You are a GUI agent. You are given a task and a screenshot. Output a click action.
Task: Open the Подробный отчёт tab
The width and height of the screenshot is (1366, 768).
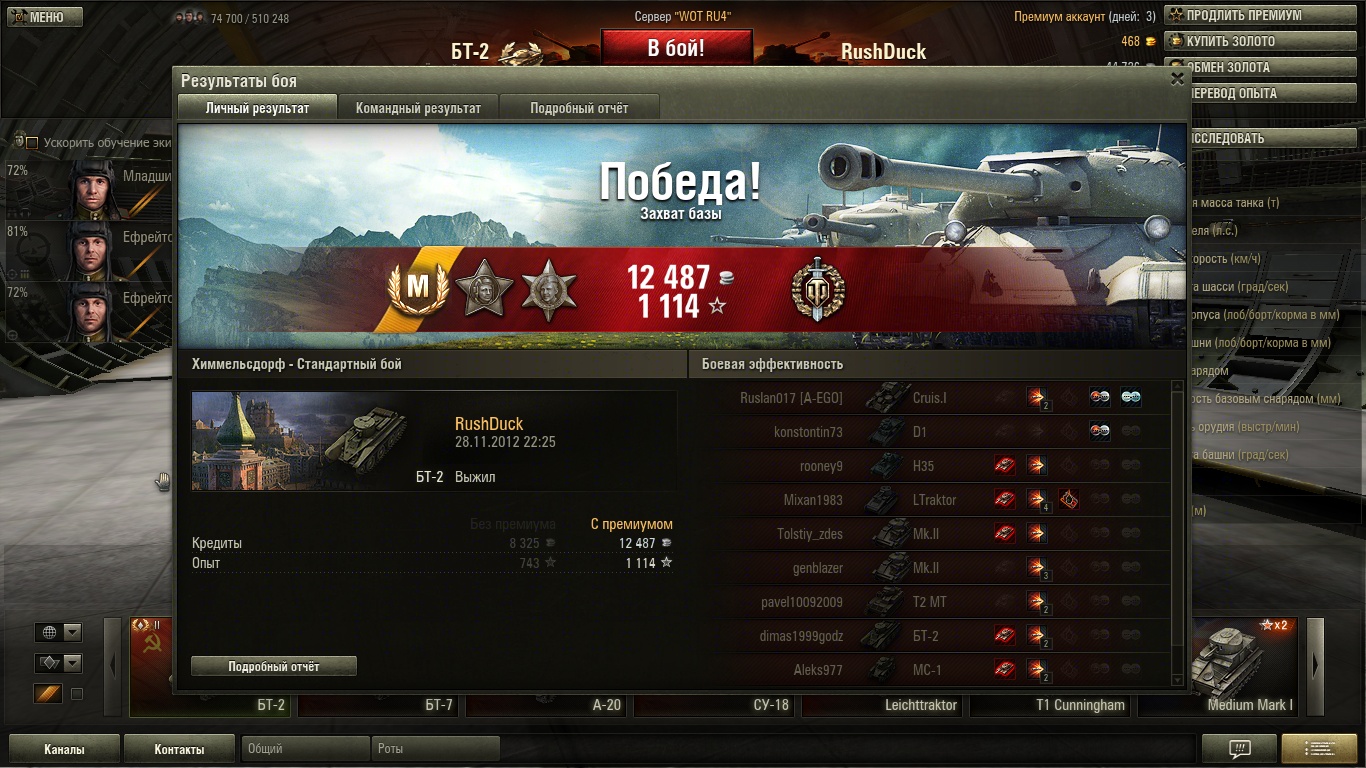tap(579, 108)
